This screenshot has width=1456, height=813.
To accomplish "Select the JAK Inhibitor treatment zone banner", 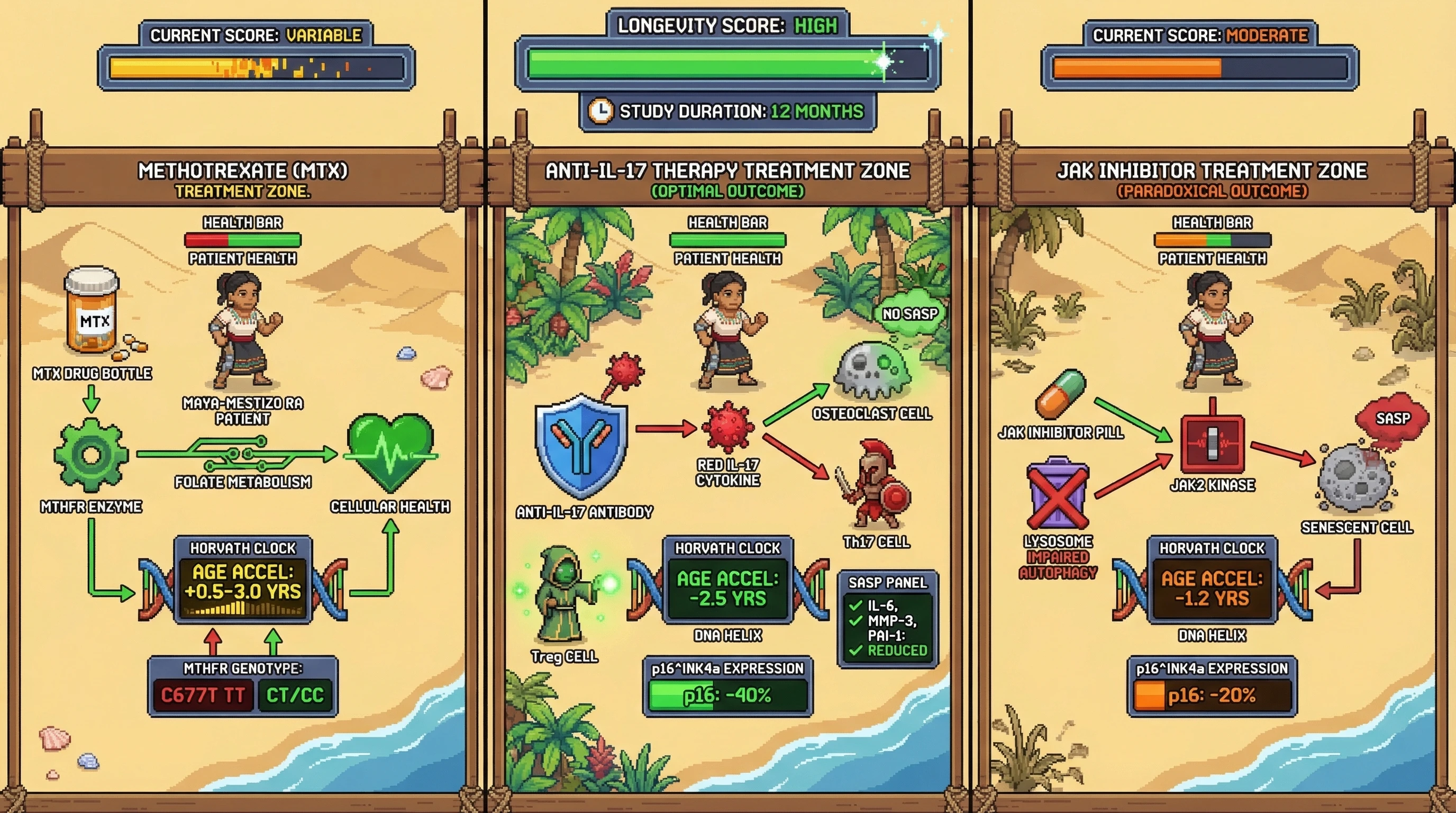I will [1212, 179].
